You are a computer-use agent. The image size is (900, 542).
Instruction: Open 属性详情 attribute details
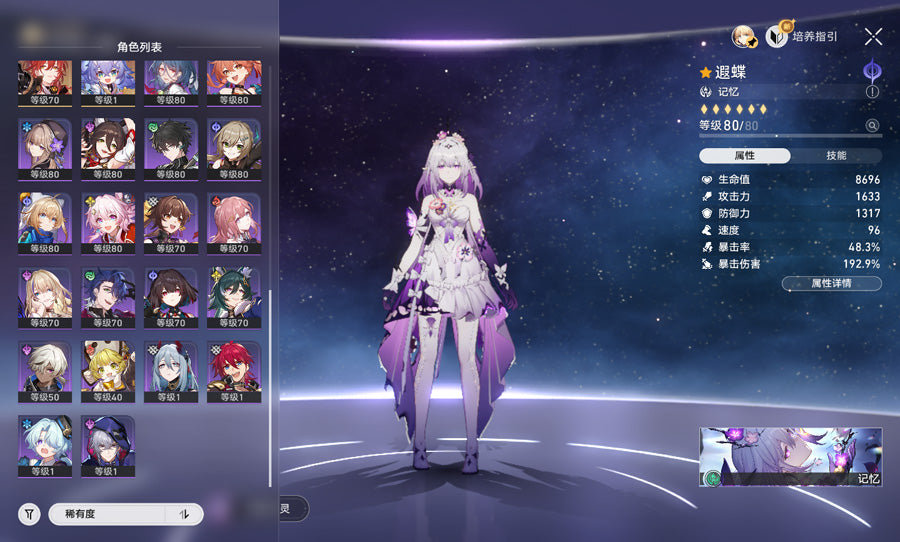click(831, 284)
